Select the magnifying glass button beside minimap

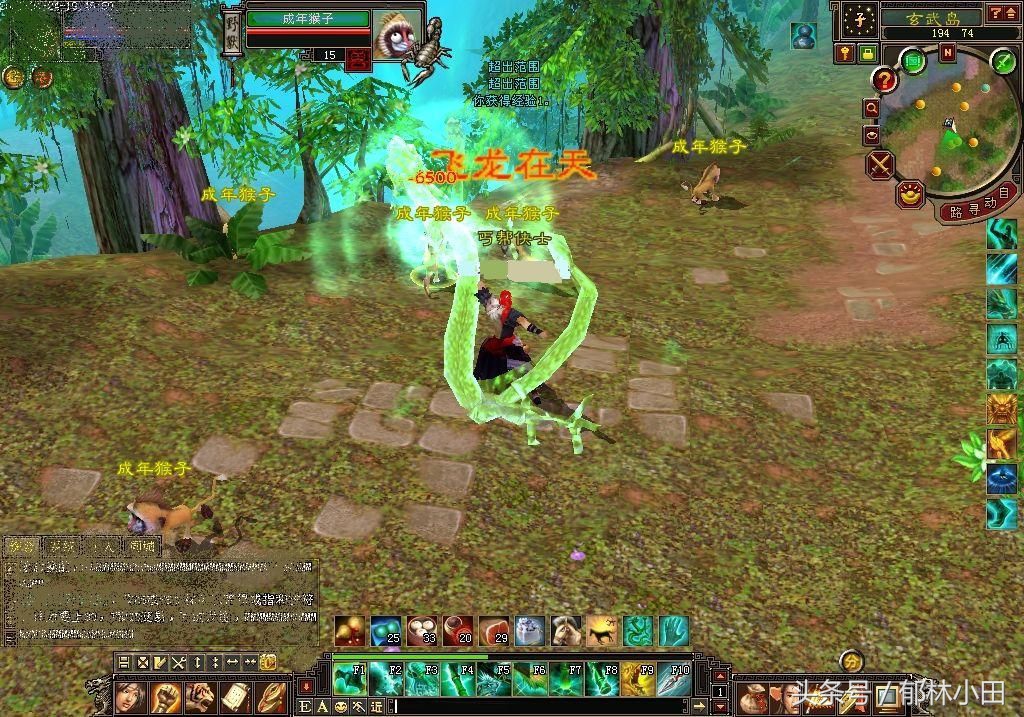[x=872, y=108]
